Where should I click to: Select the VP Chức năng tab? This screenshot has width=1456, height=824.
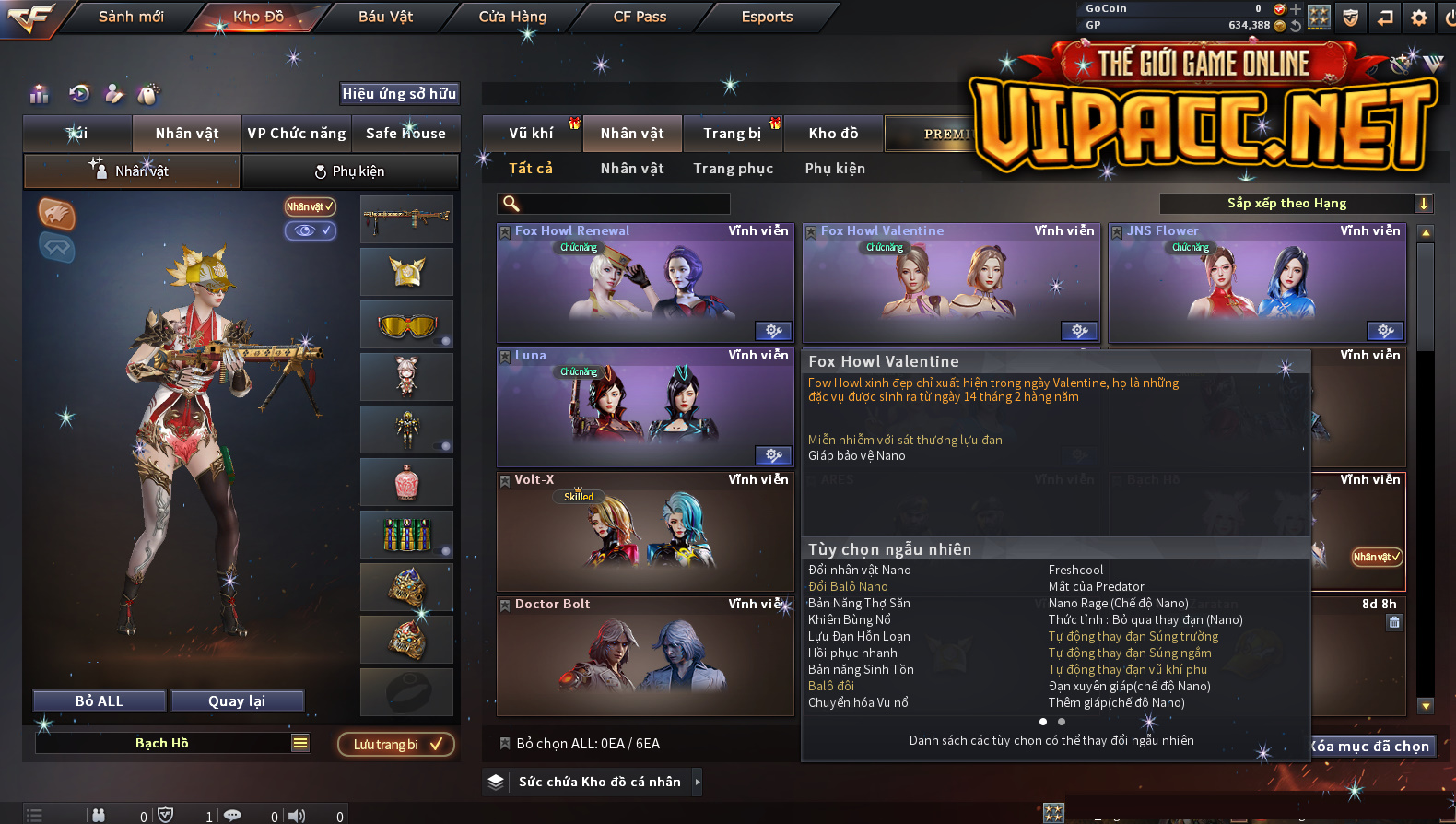click(x=297, y=134)
